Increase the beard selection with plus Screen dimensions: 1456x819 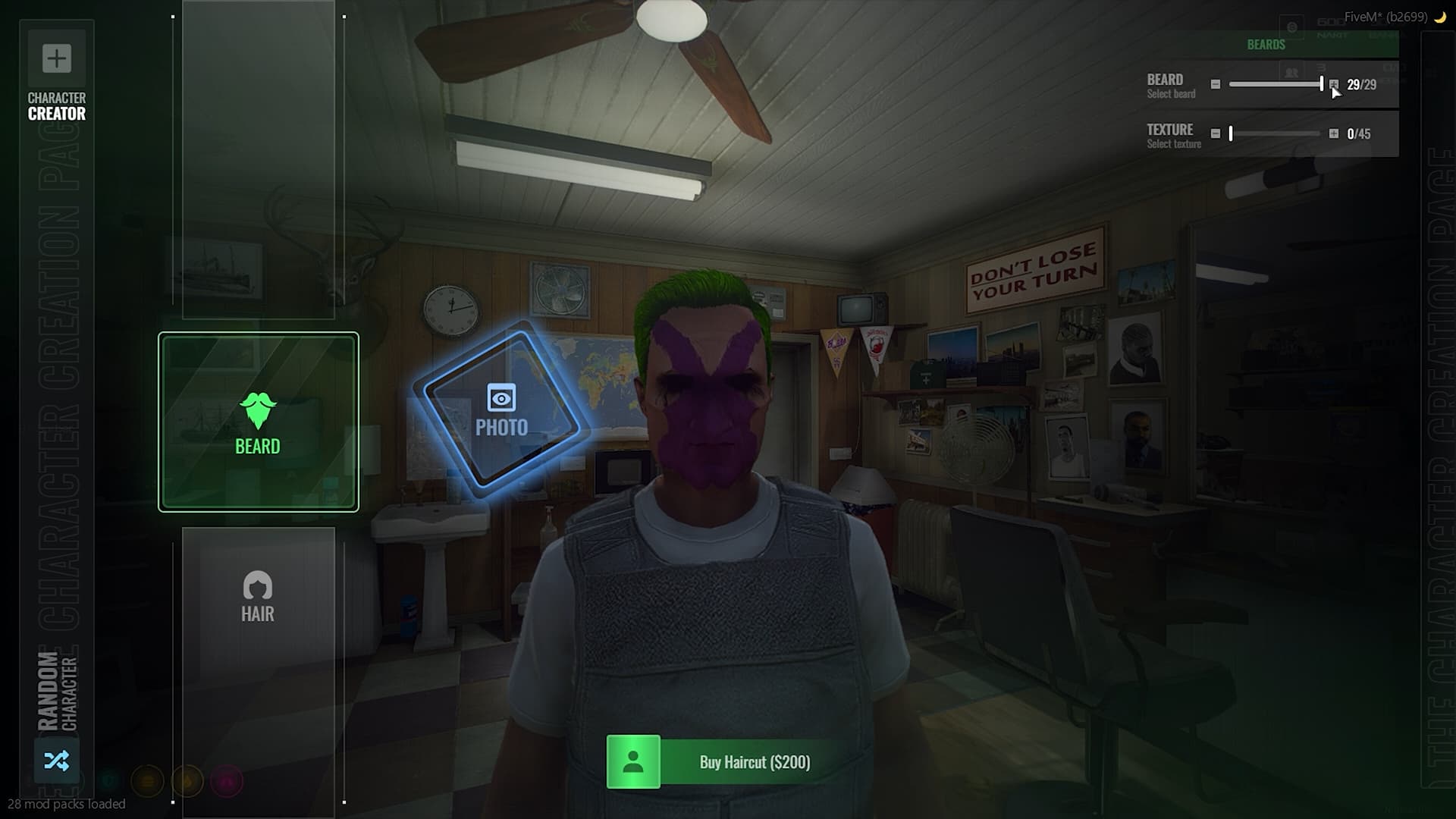coord(1333,84)
